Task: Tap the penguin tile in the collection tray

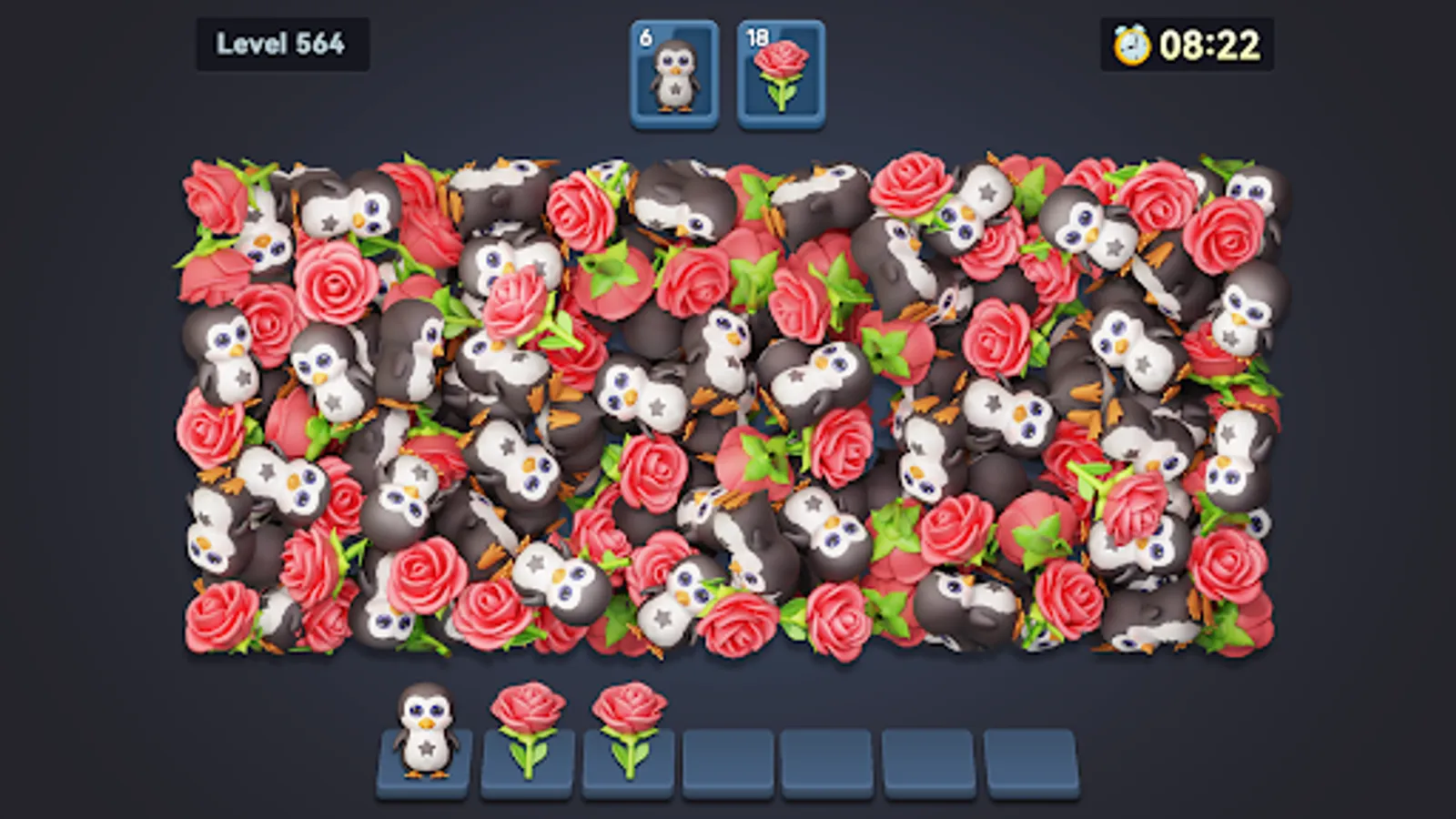Action: pos(425,737)
